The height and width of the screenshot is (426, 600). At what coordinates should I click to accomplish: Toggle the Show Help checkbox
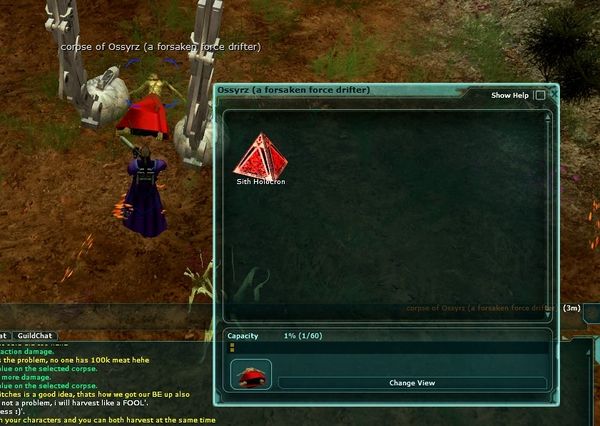point(540,96)
